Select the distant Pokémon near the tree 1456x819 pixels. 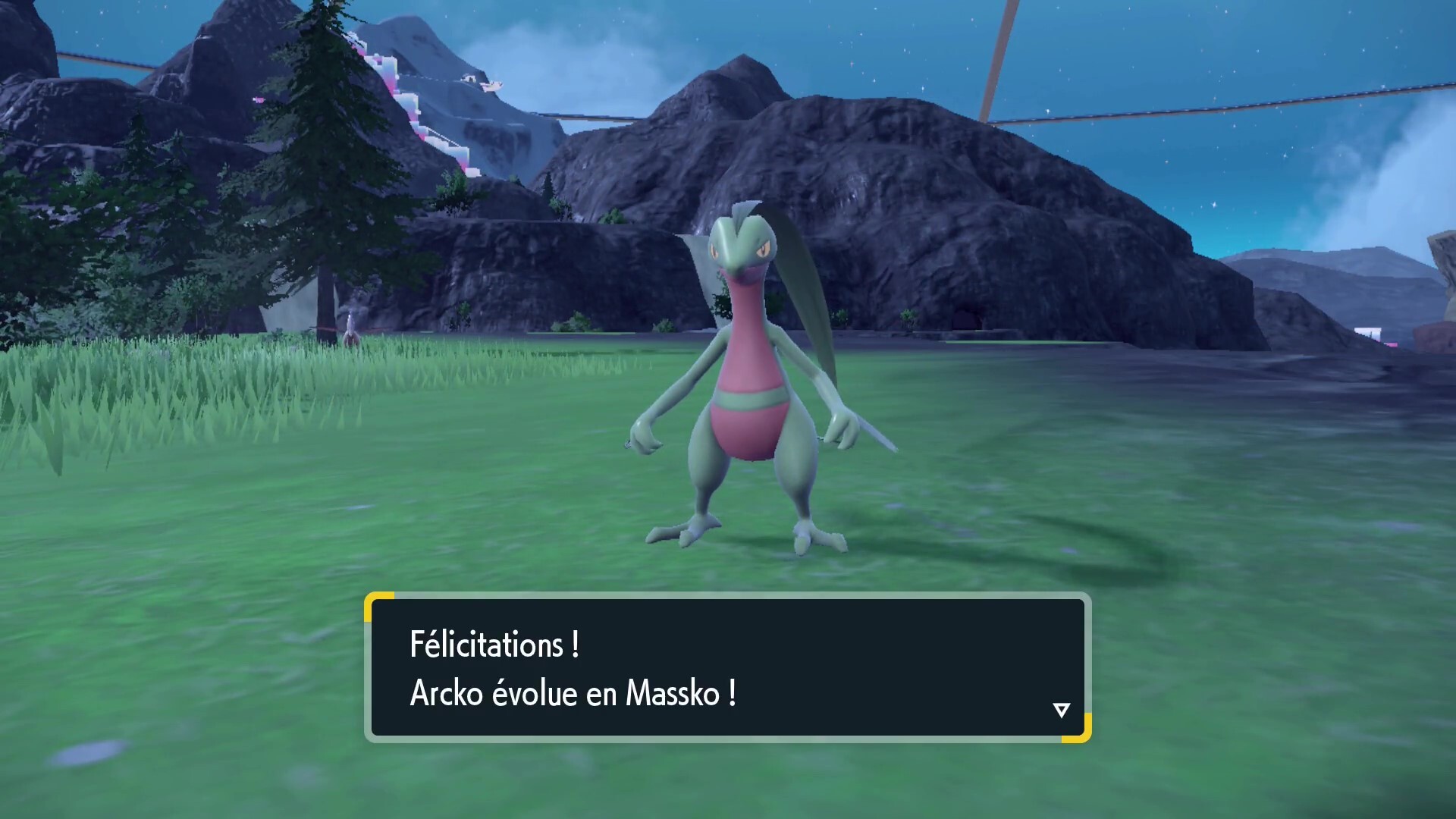(351, 326)
